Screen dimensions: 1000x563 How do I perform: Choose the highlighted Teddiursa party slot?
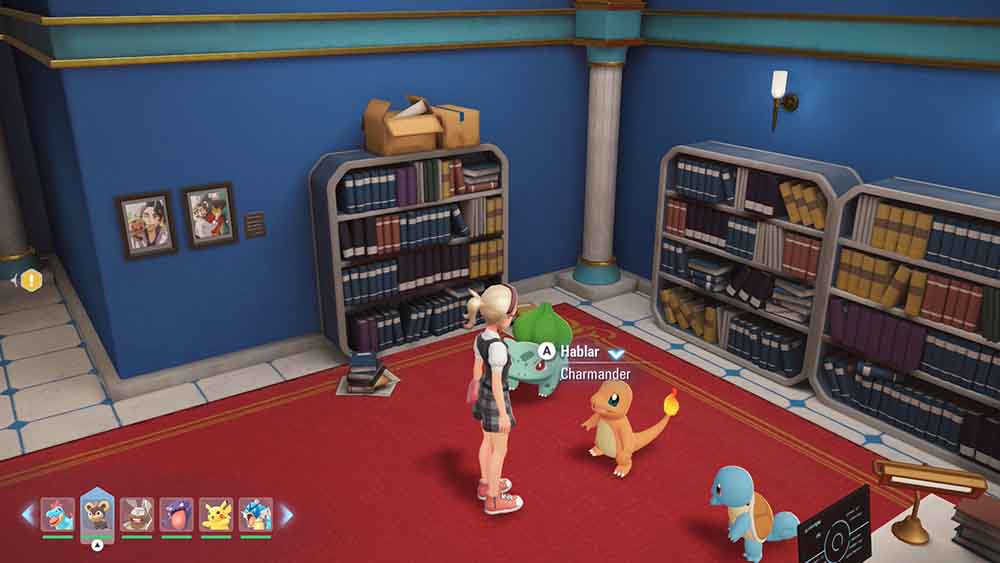[97, 512]
